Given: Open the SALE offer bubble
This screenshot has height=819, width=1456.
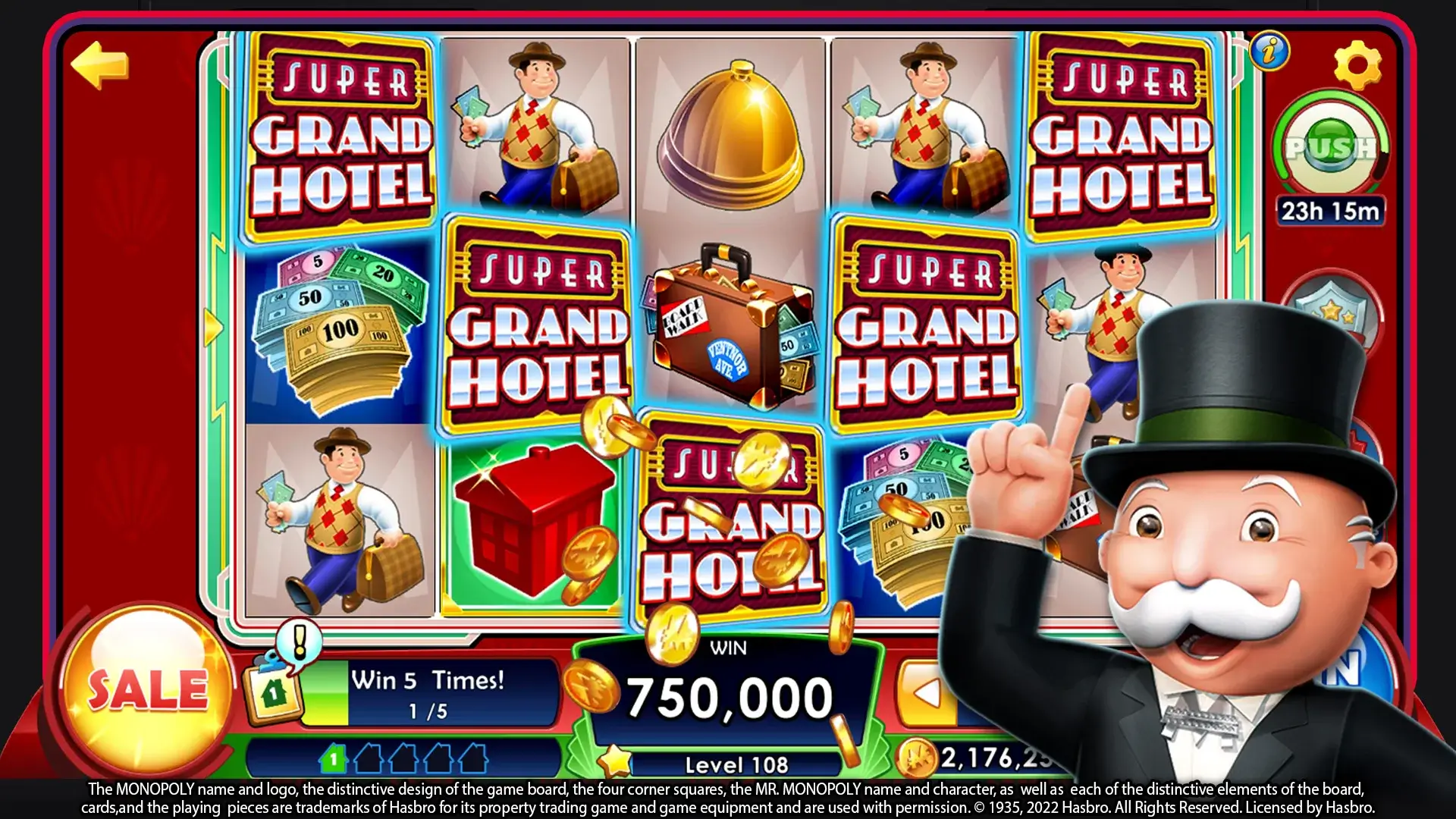Looking at the screenshot, I should click(147, 689).
